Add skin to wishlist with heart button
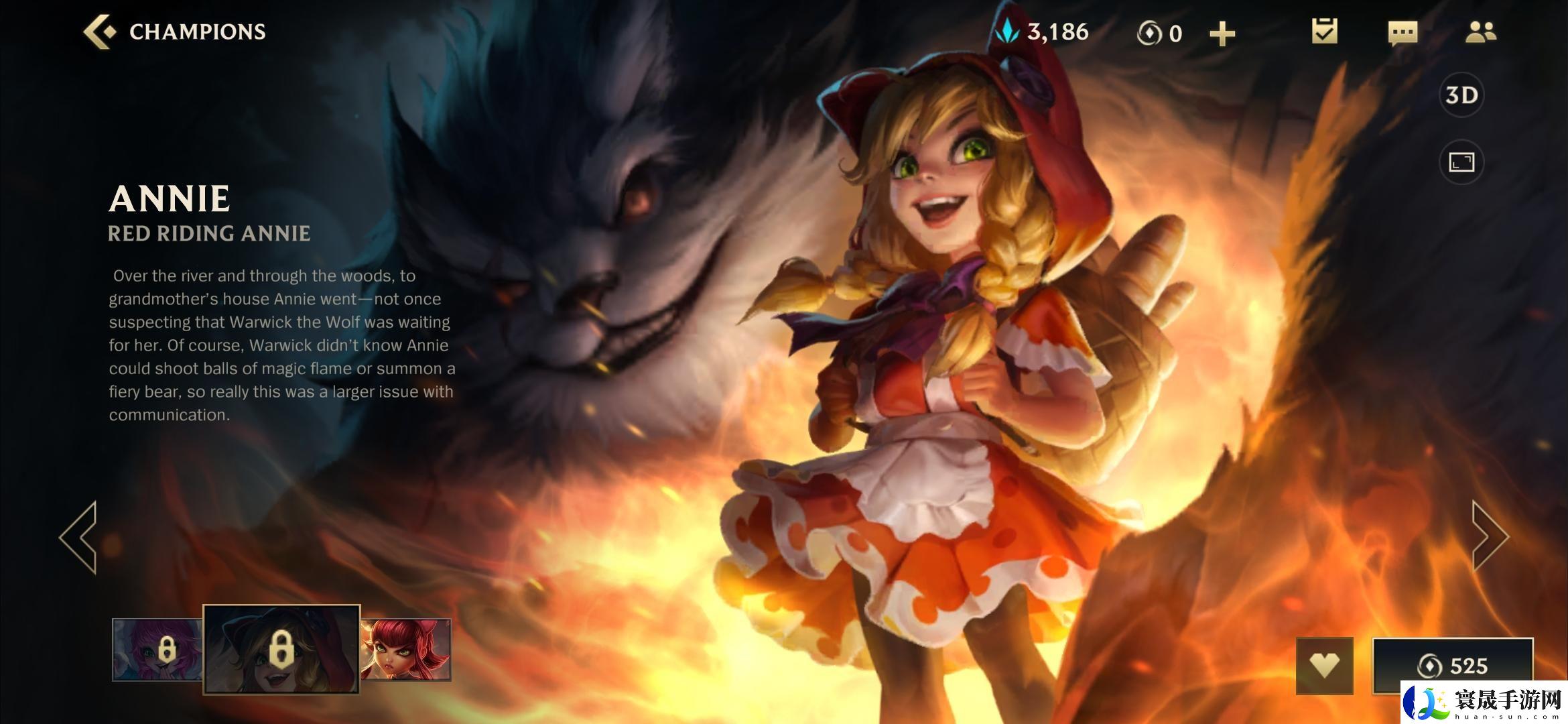The width and height of the screenshot is (1568, 724). [1325, 665]
